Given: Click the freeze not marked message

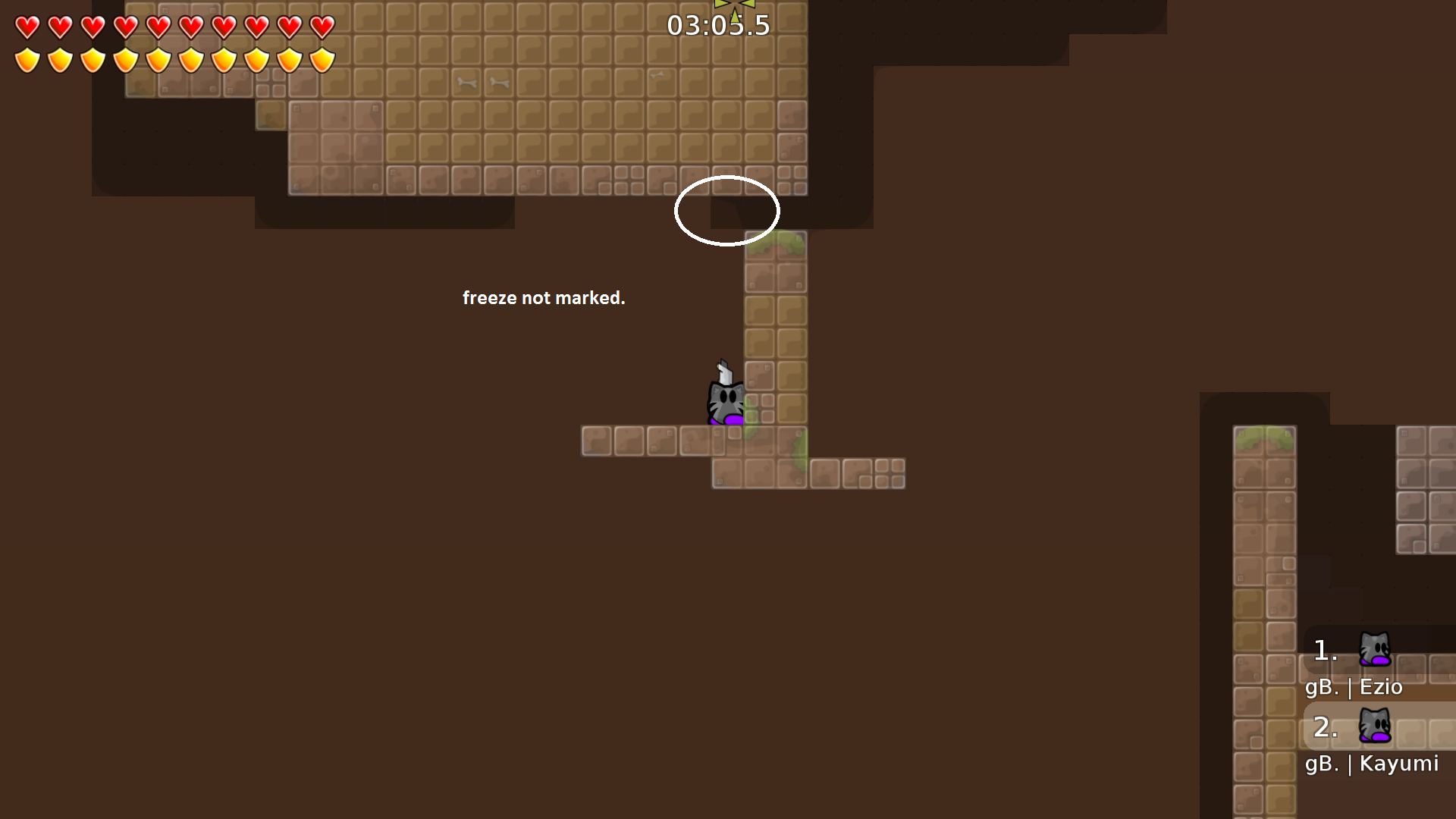Looking at the screenshot, I should (x=544, y=298).
